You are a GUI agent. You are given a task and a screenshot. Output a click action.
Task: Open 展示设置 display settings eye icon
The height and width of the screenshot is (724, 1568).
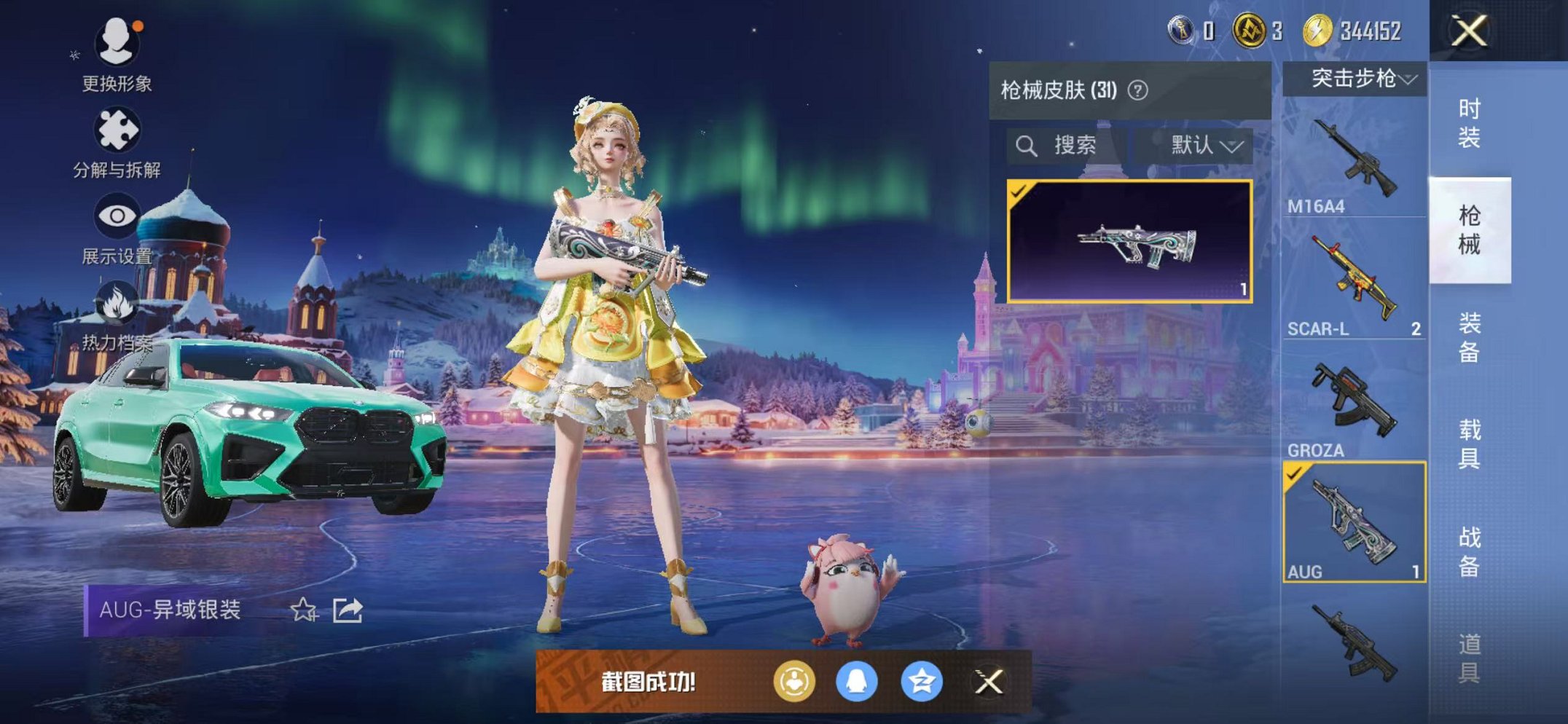(117, 215)
